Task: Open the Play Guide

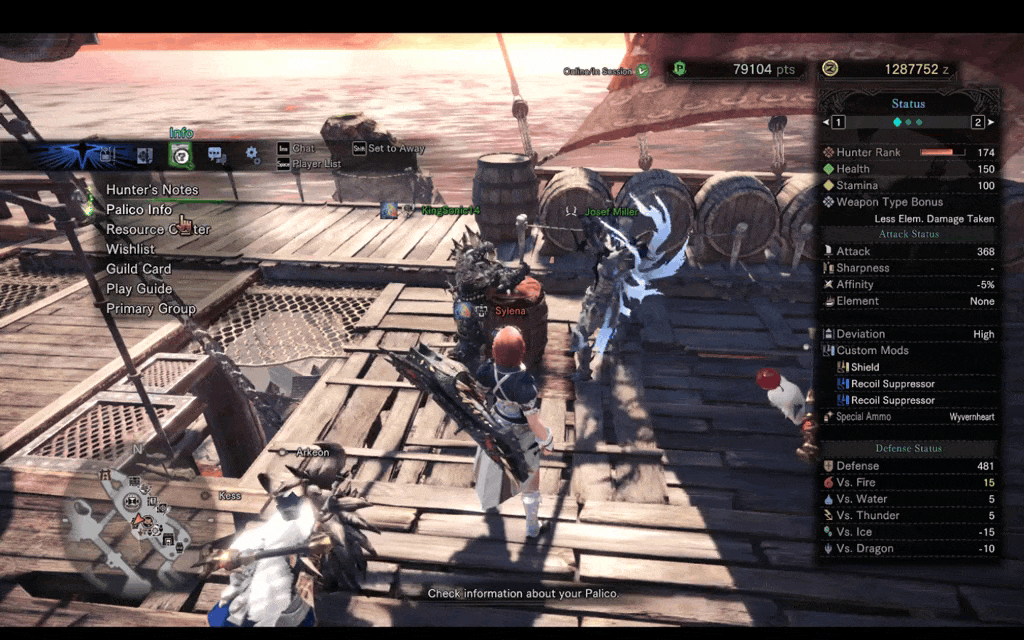Action: click(x=139, y=289)
